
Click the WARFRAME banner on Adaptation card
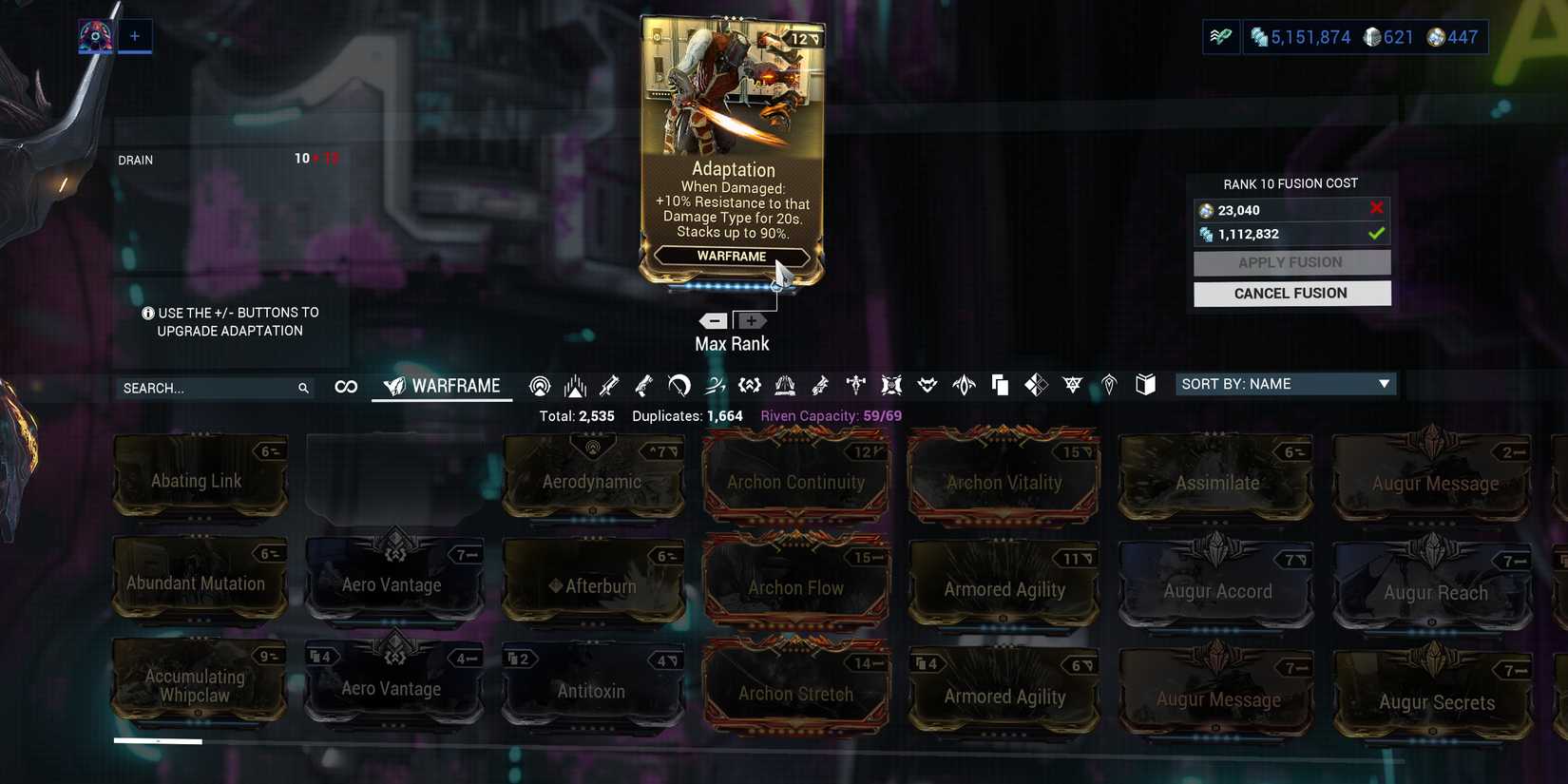click(x=732, y=256)
